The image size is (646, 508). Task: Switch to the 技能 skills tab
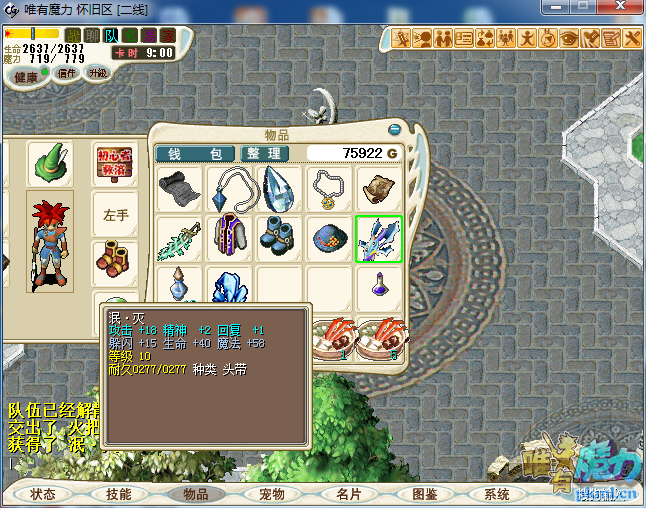pyautogui.click(x=118, y=494)
